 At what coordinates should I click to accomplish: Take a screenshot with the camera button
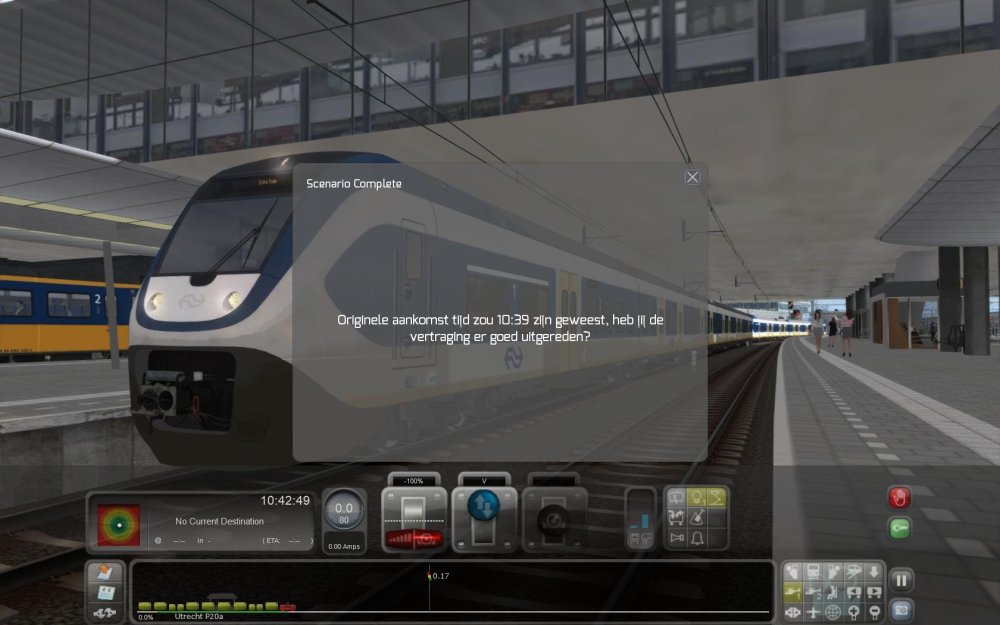coord(901,608)
